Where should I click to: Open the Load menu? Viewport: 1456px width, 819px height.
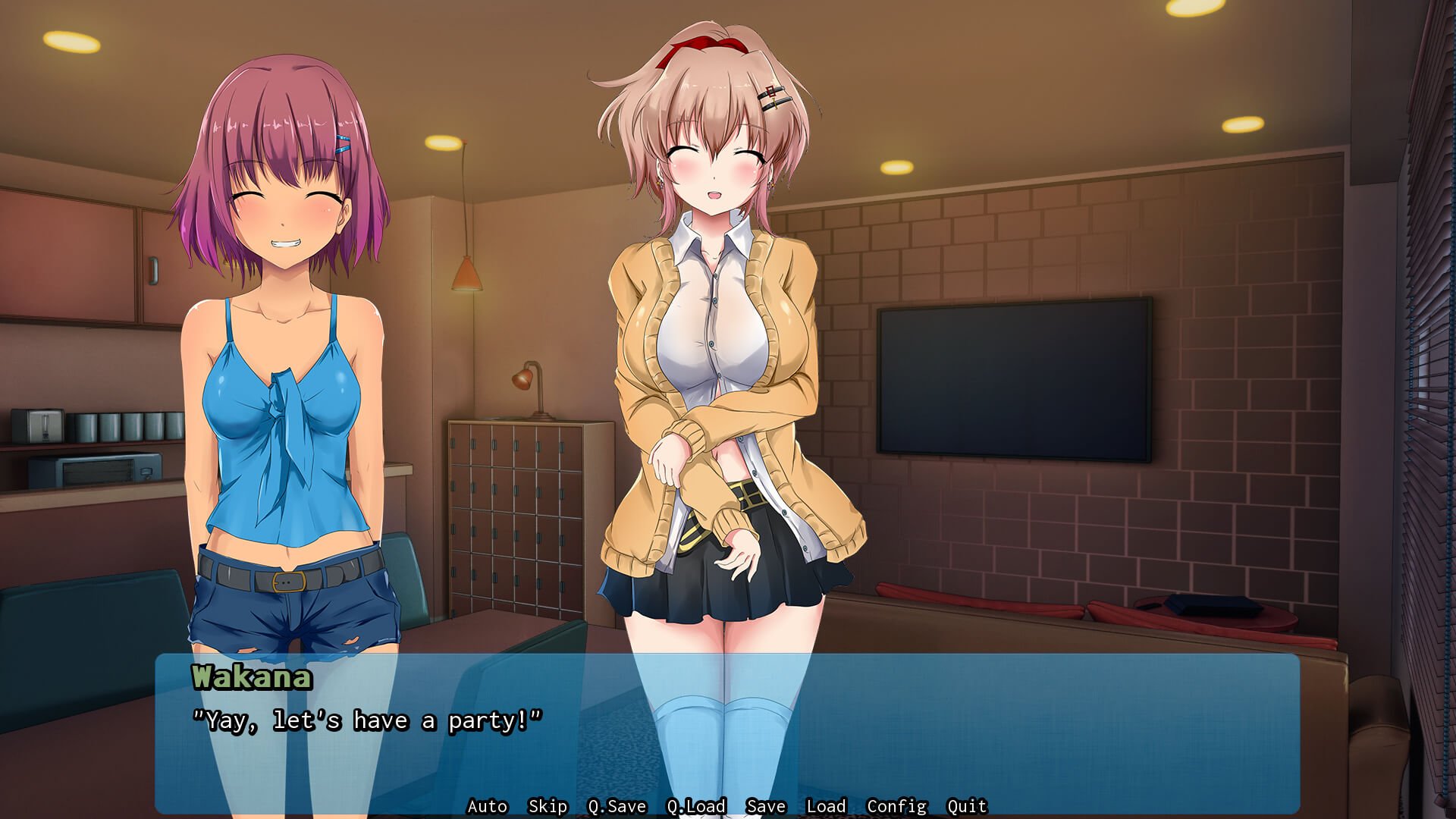pyautogui.click(x=826, y=806)
